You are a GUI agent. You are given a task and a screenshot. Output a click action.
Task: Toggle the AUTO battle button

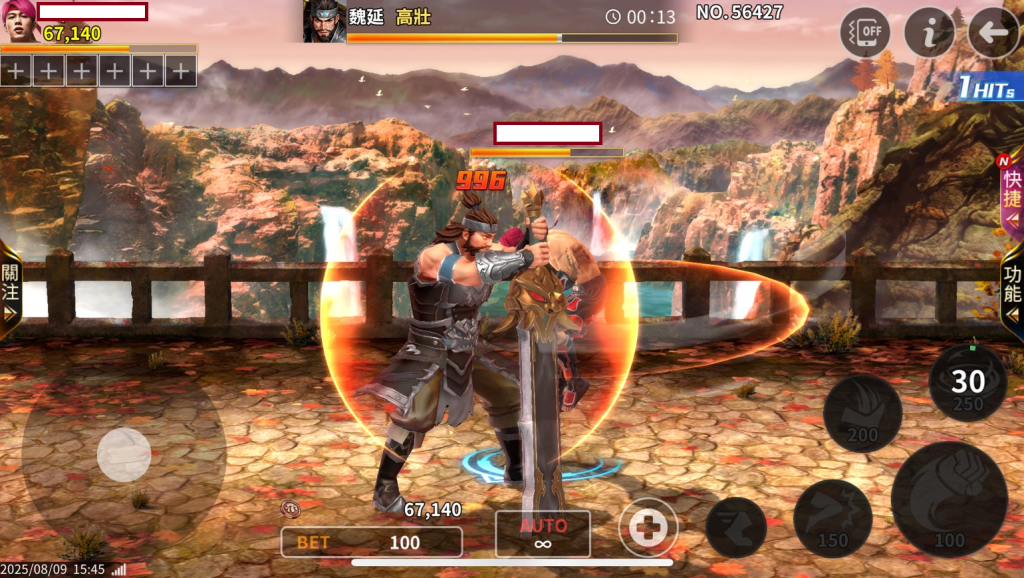543,534
